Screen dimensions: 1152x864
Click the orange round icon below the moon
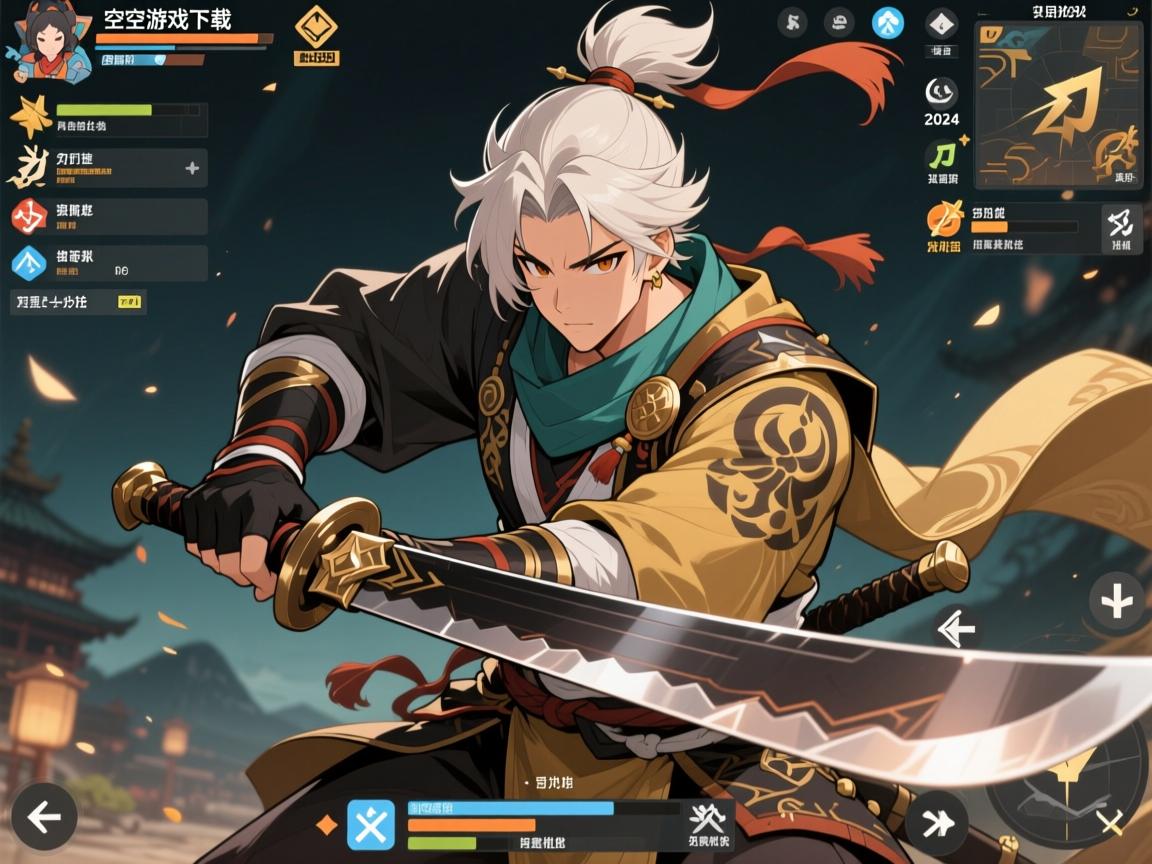pyautogui.click(x=943, y=218)
